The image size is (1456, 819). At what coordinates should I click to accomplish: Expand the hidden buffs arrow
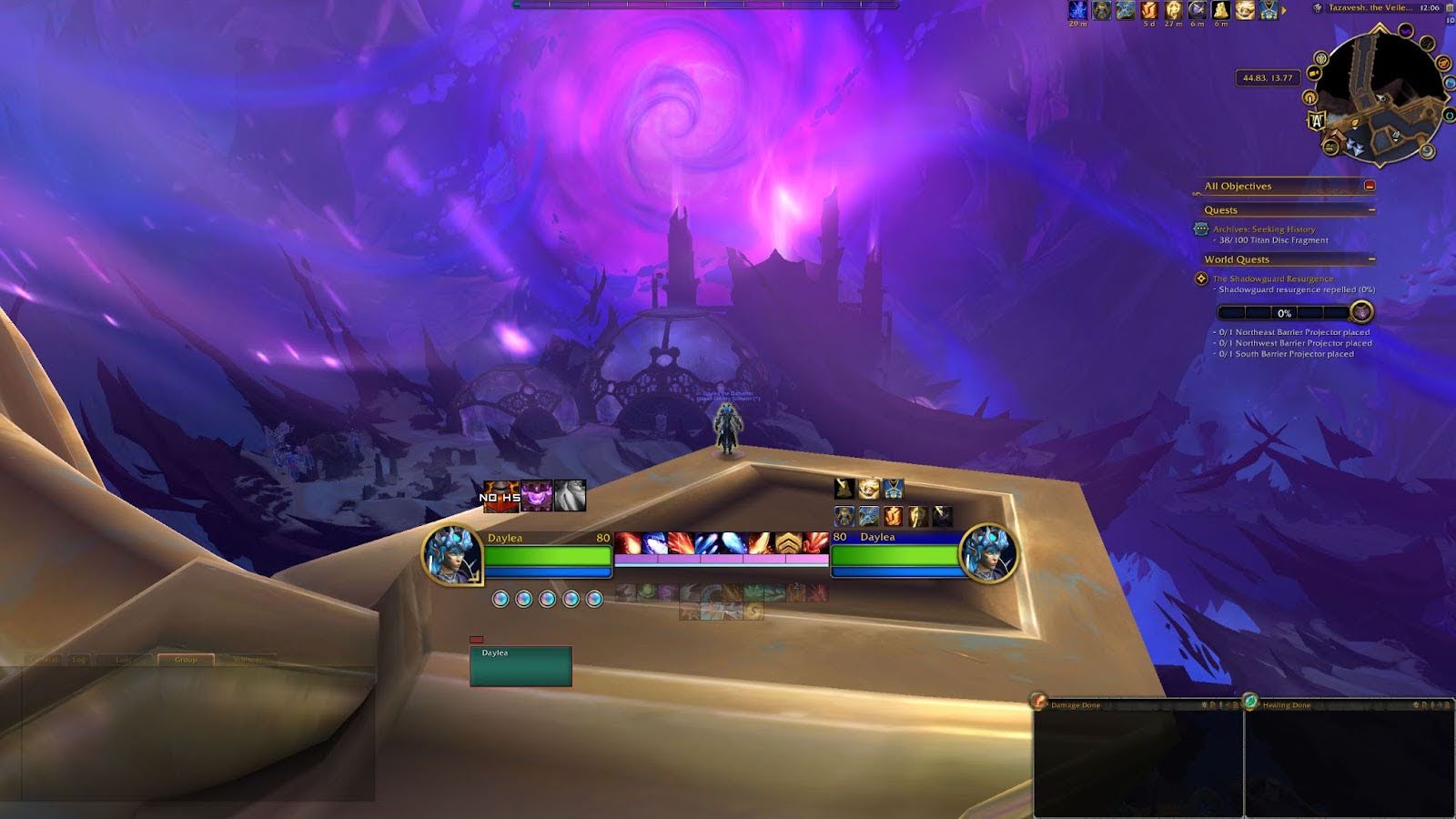(1284, 10)
